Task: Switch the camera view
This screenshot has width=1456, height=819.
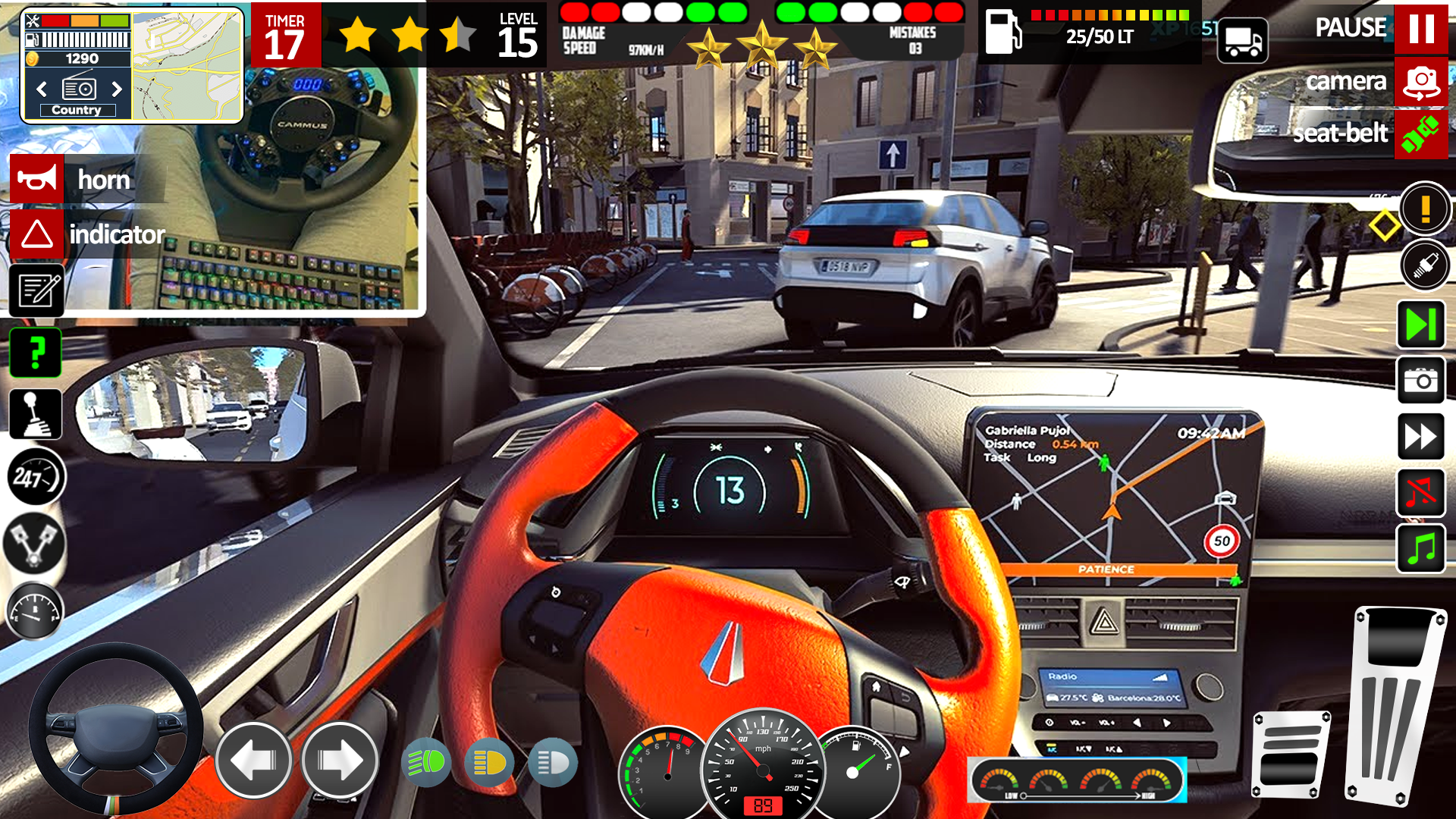Action: [x=1420, y=82]
